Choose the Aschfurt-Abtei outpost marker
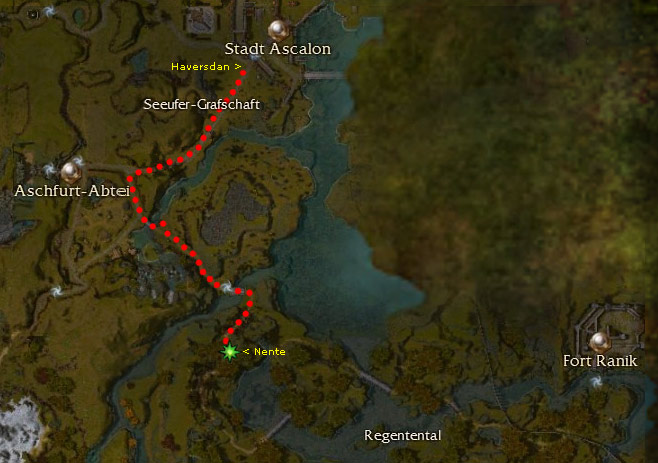 (71, 170)
